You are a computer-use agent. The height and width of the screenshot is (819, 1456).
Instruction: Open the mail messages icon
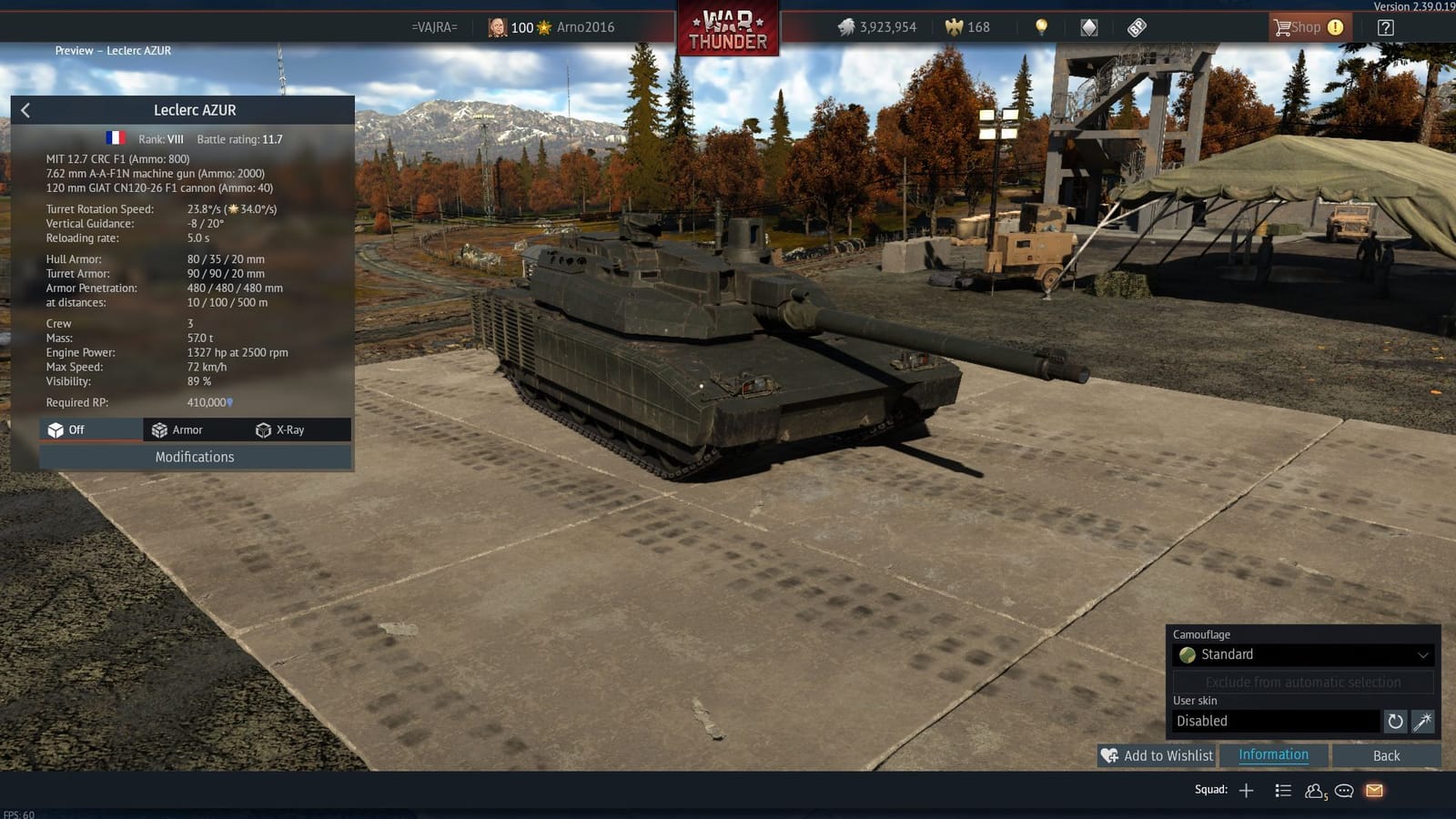pyautogui.click(x=1372, y=790)
